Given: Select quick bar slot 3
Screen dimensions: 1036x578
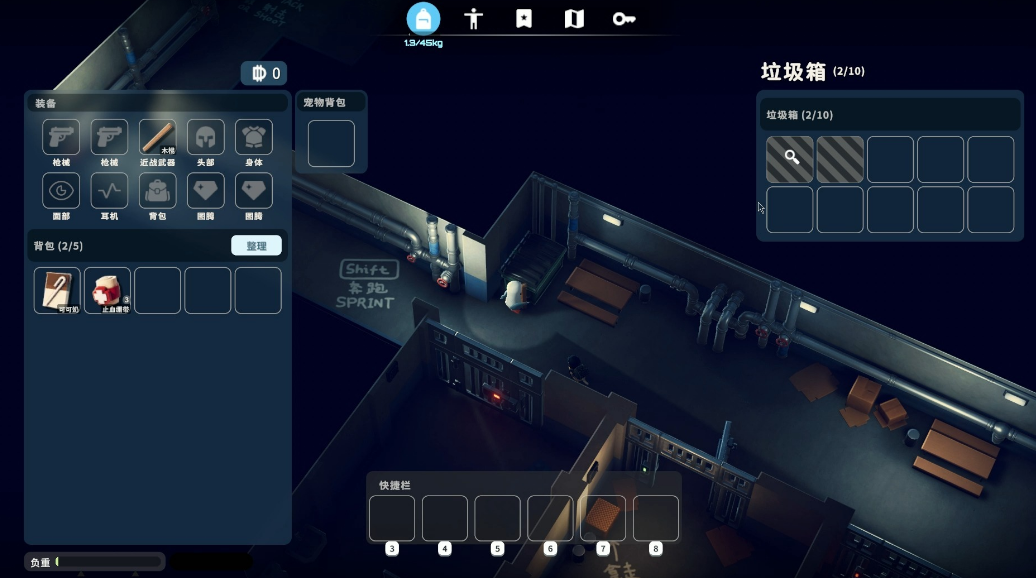Looking at the screenshot, I should tap(392, 518).
